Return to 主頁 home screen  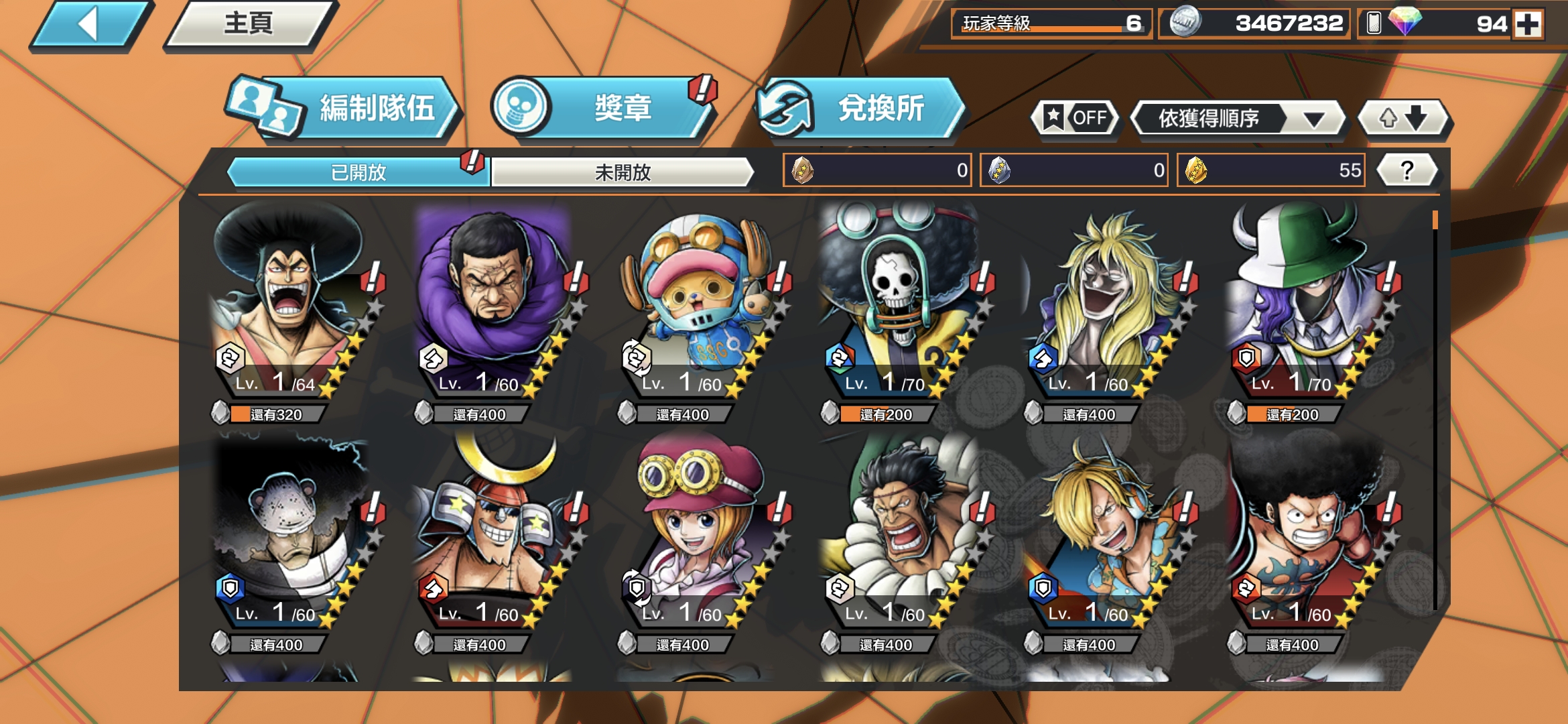coord(249,25)
